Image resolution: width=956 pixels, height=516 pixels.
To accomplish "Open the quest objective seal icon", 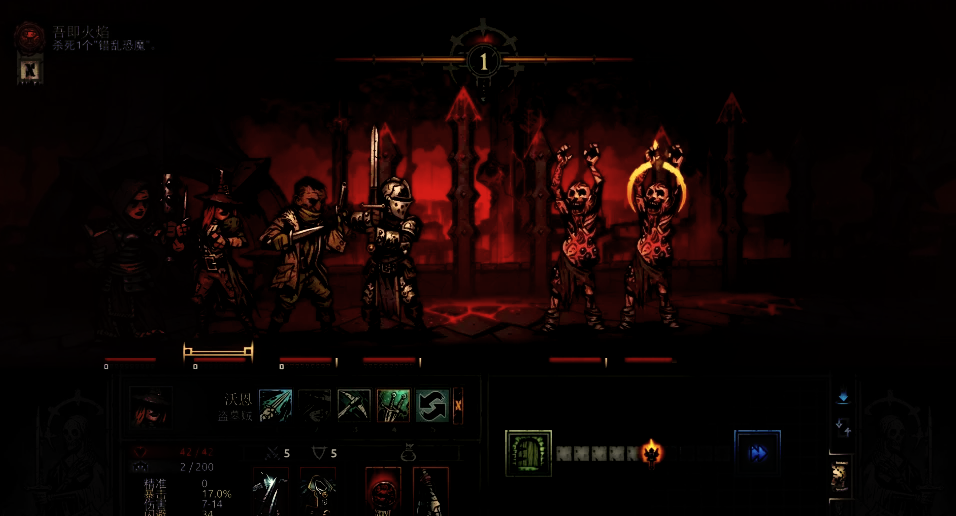I will click(x=30, y=38).
